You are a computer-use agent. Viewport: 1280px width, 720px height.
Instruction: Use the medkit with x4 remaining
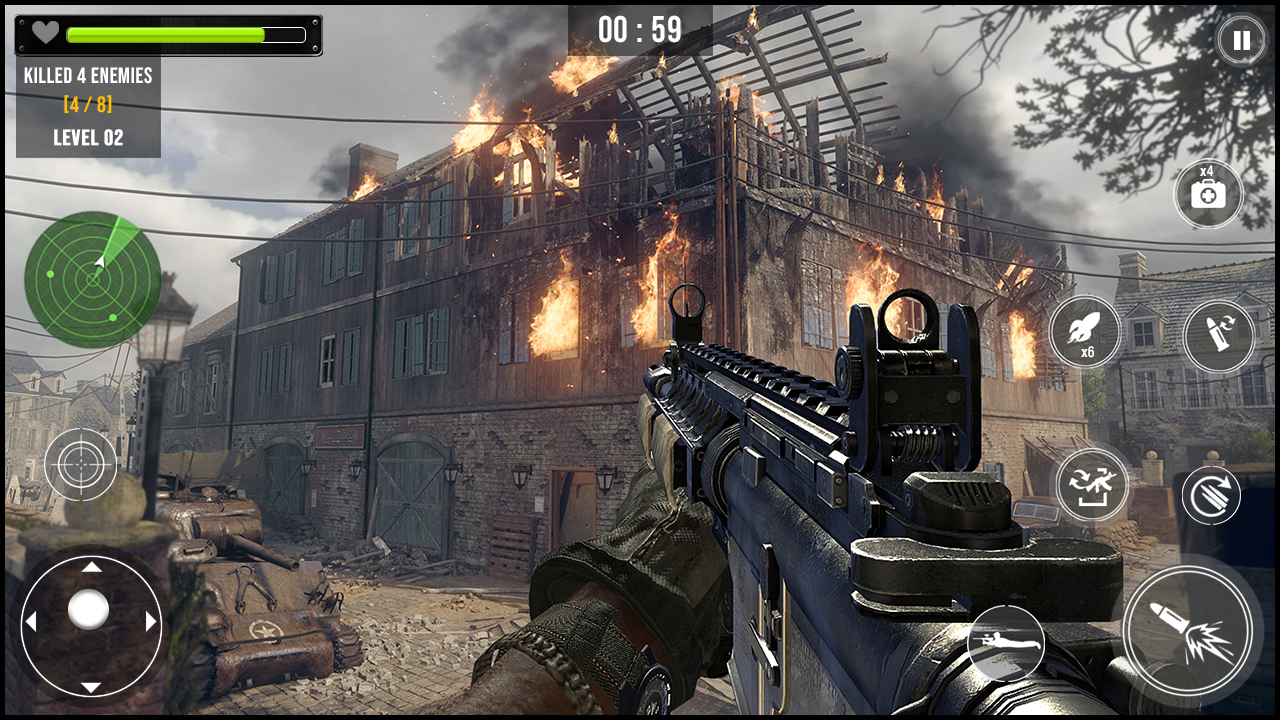pos(1208,193)
